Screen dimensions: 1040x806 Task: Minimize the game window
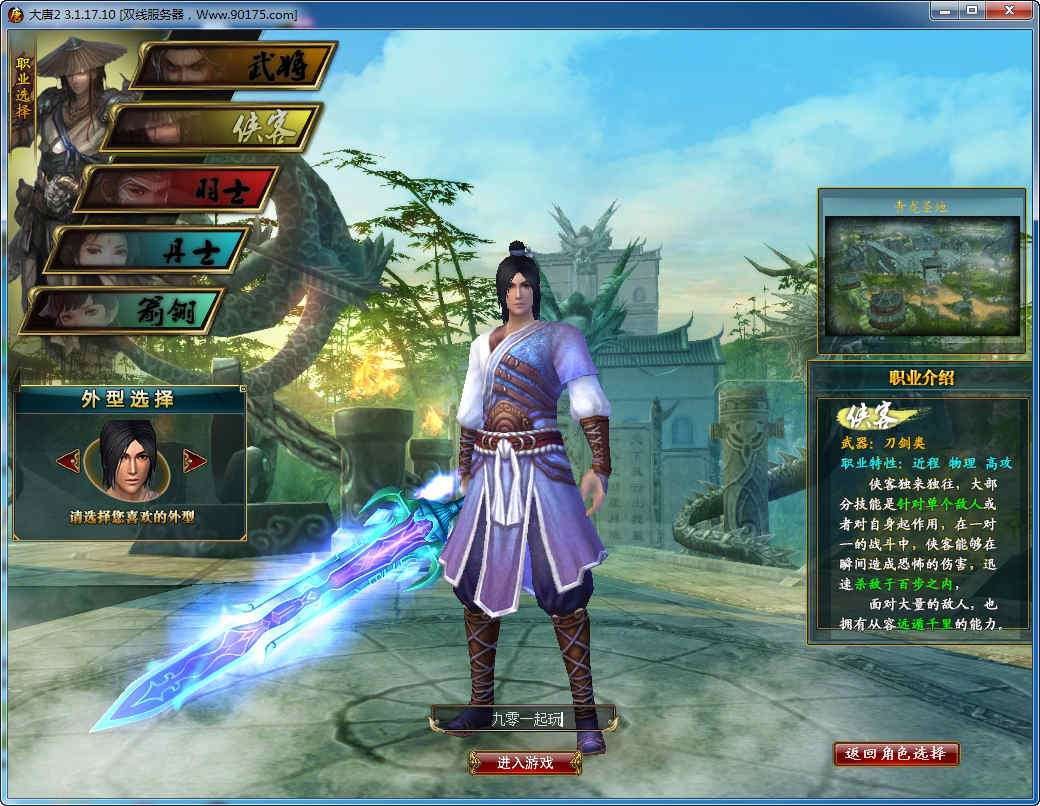click(x=943, y=10)
